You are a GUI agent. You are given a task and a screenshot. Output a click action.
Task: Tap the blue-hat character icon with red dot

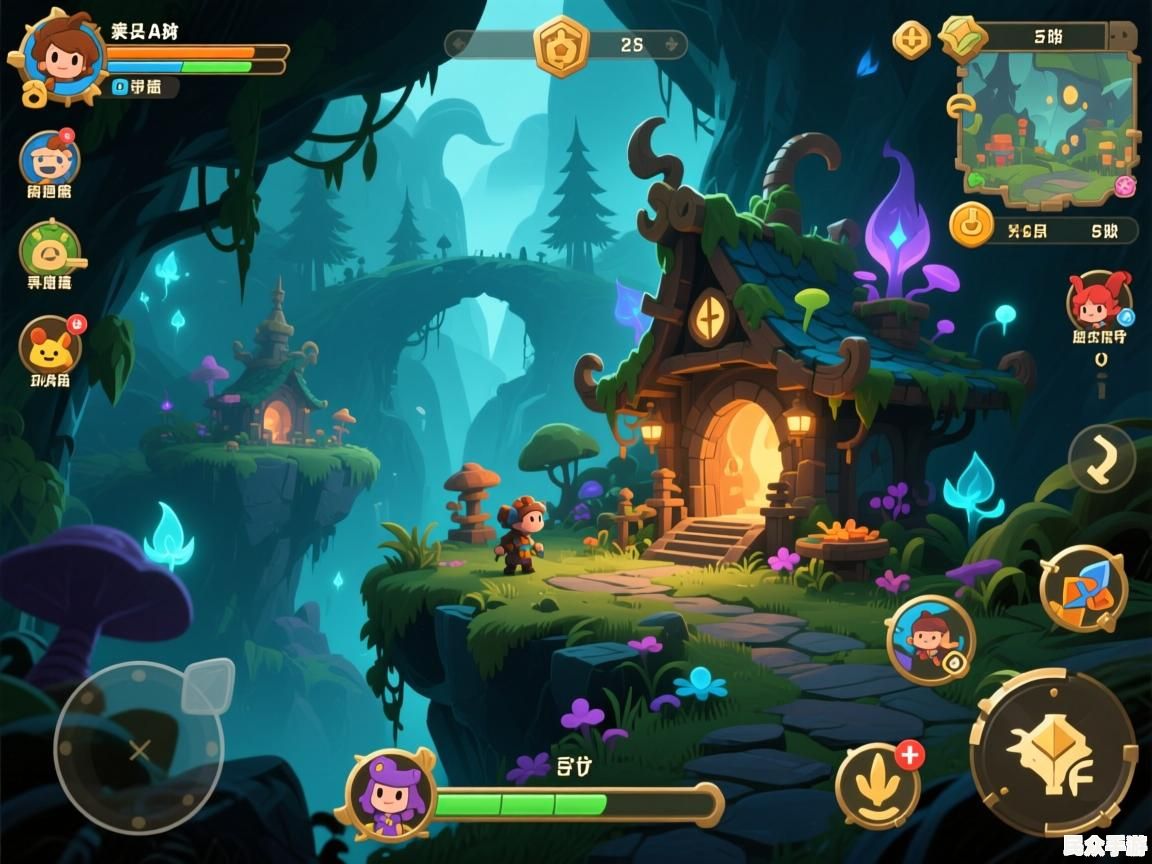click(49, 159)
